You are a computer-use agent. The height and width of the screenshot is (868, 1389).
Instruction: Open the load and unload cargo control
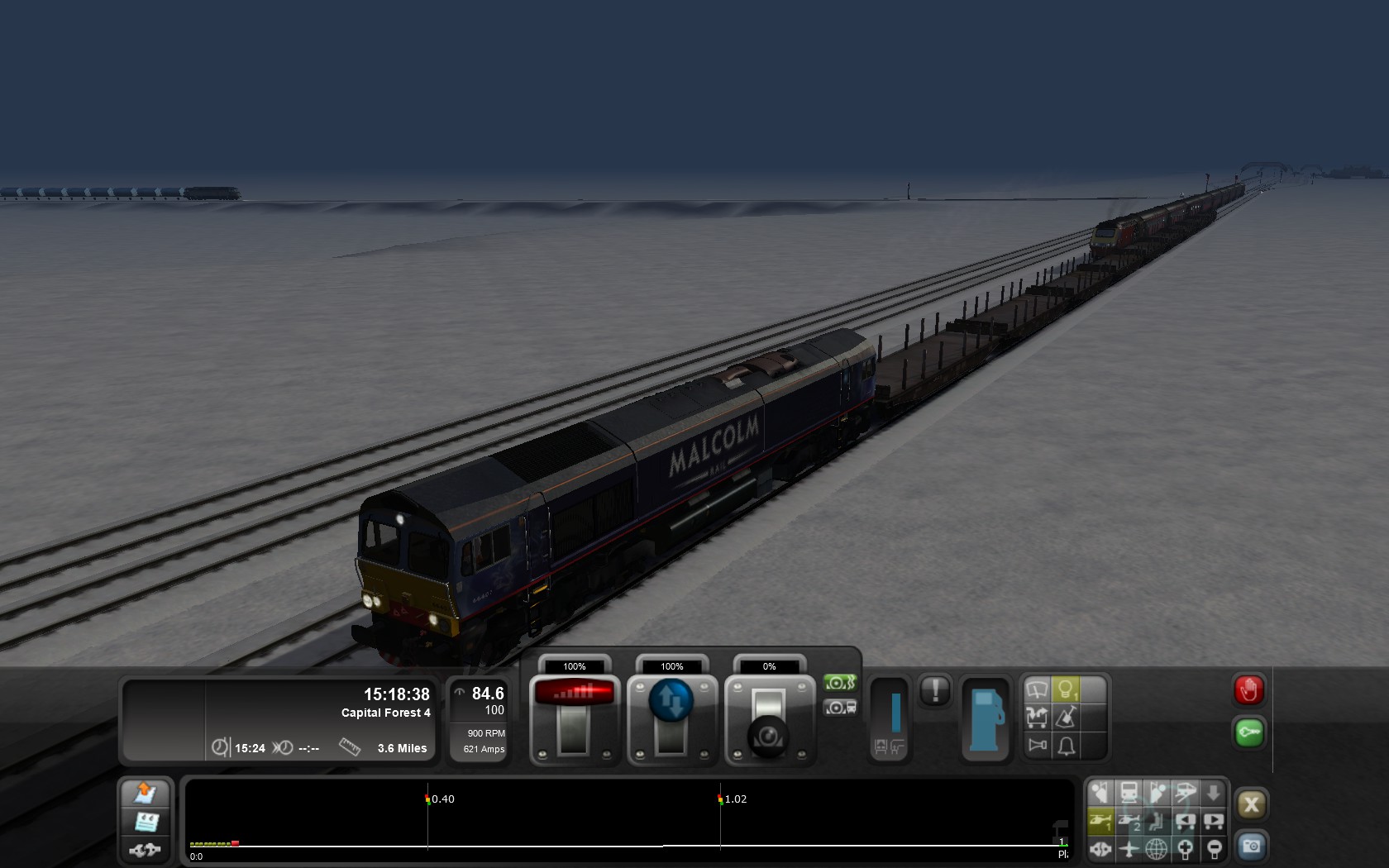click(x=1037, y=718)
